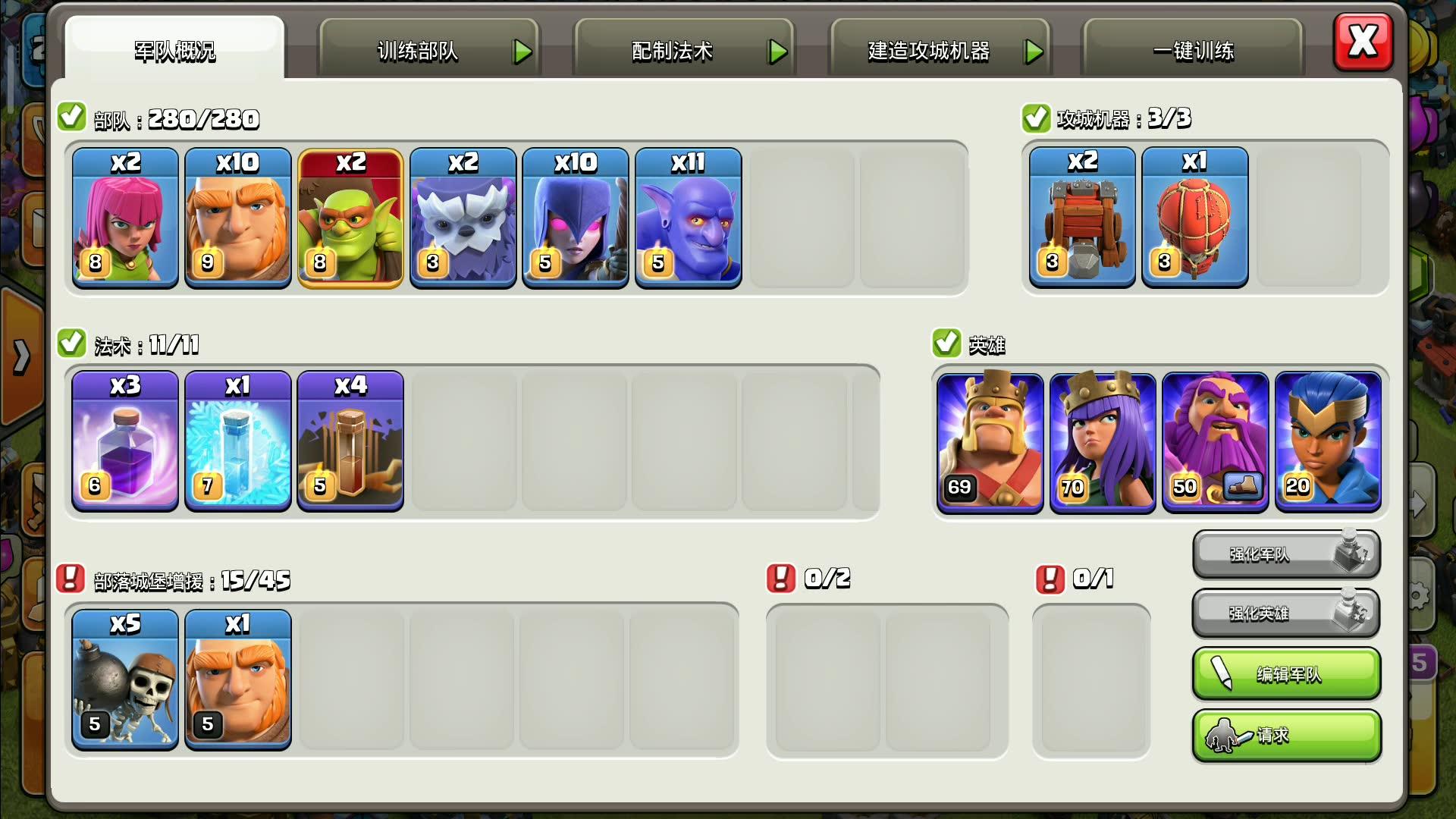Select the Freeze spell card
Viewport: 1456px width, 819px height.
coord(238,441)
